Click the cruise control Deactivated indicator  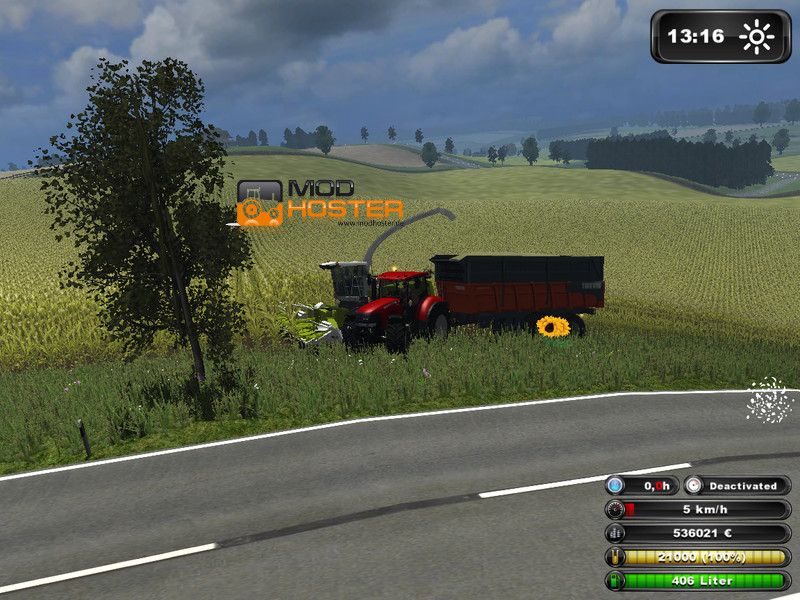[x=742, y=486]
